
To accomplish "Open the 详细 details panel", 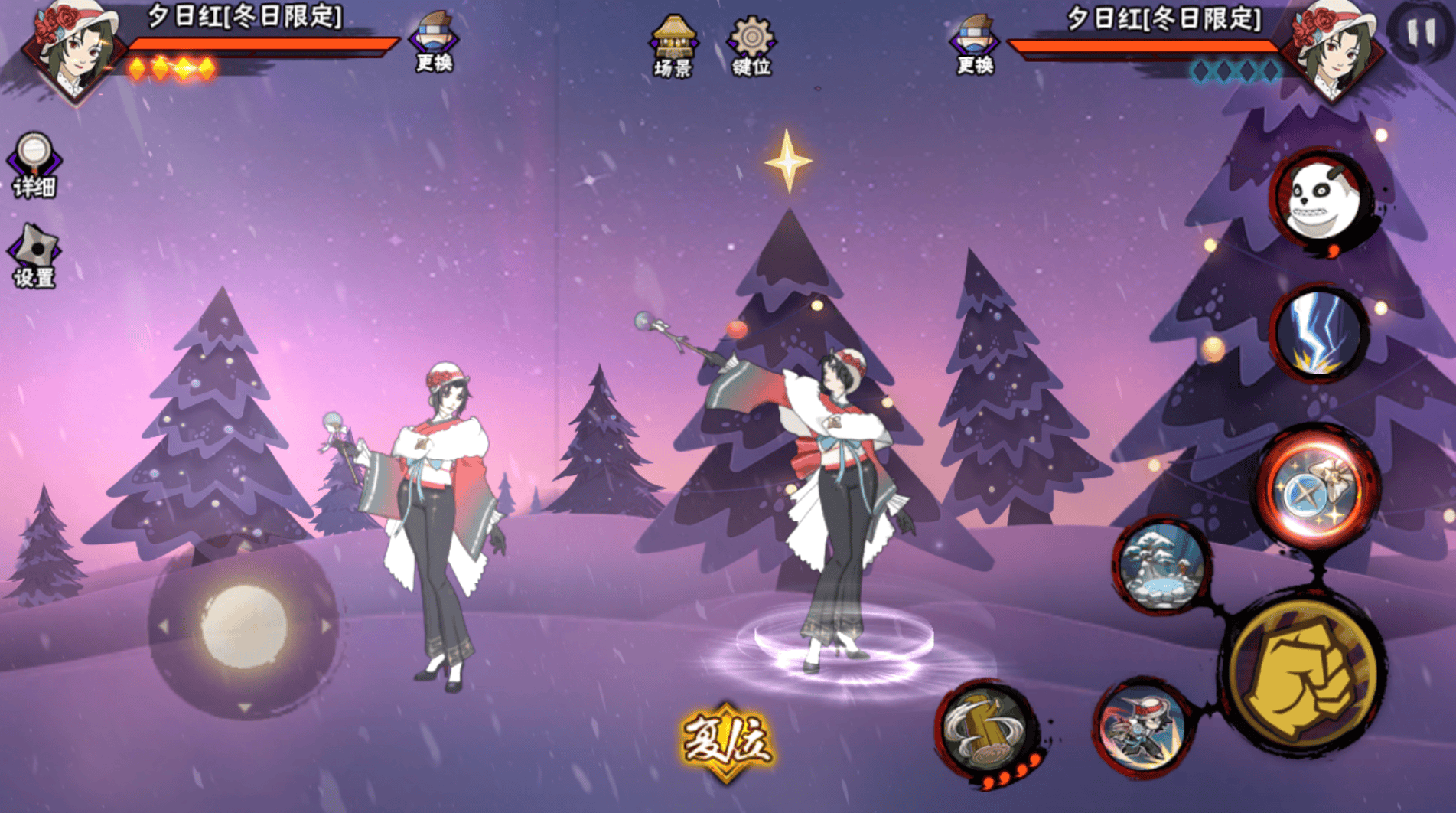I will (34, 165).
